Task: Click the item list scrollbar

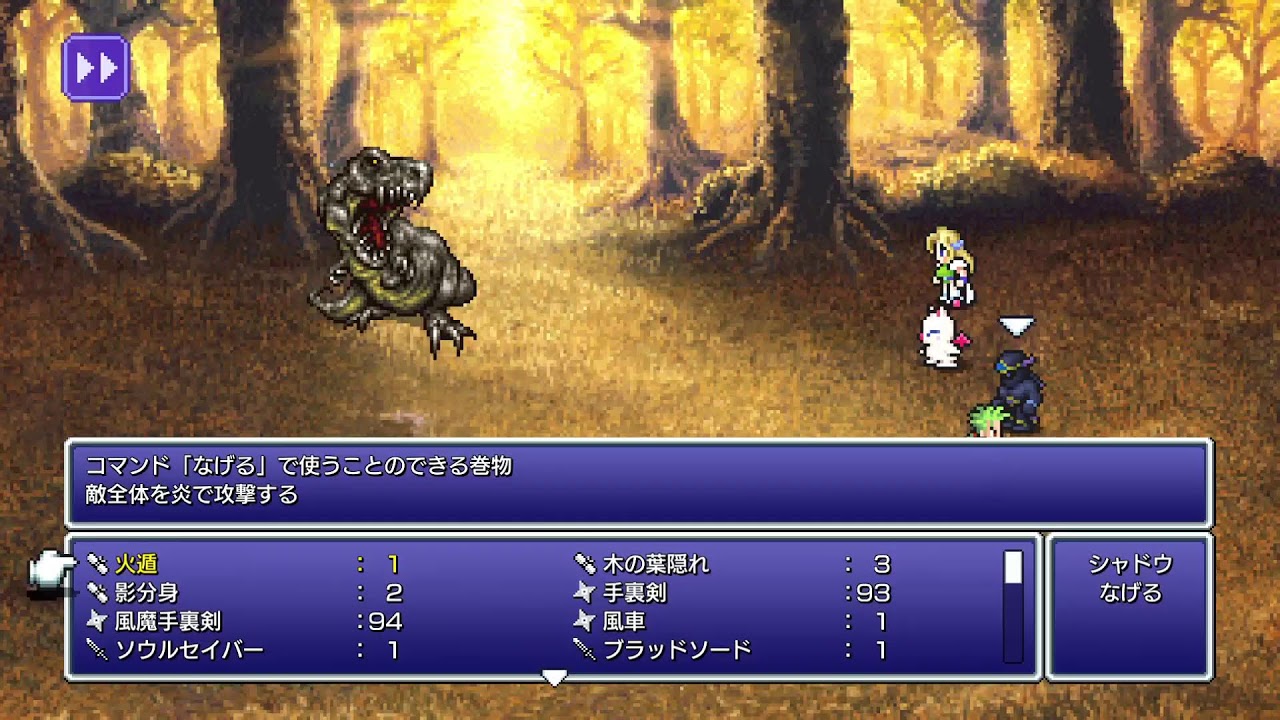Action: tap(1013, 606)
